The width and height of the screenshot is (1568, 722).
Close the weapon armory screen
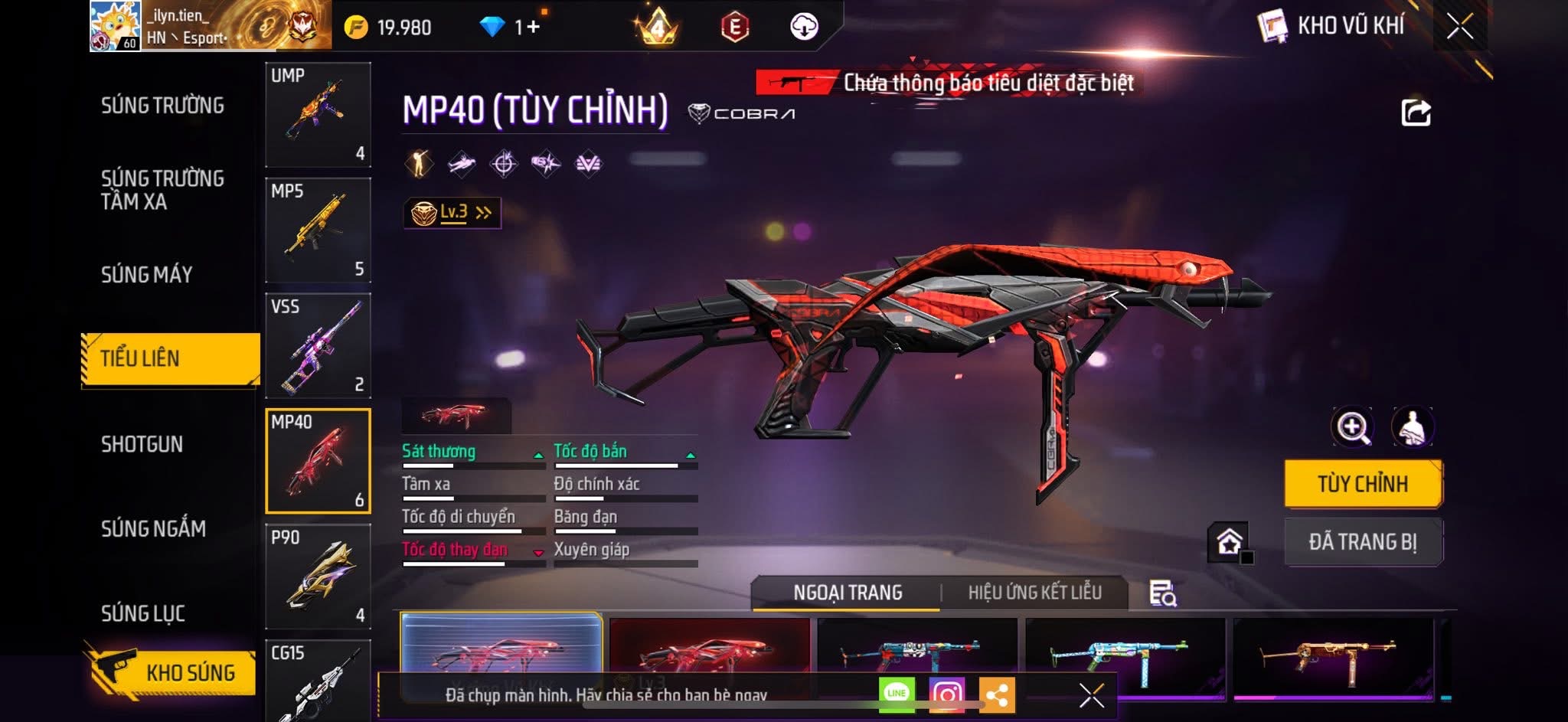click(1459, 27)
